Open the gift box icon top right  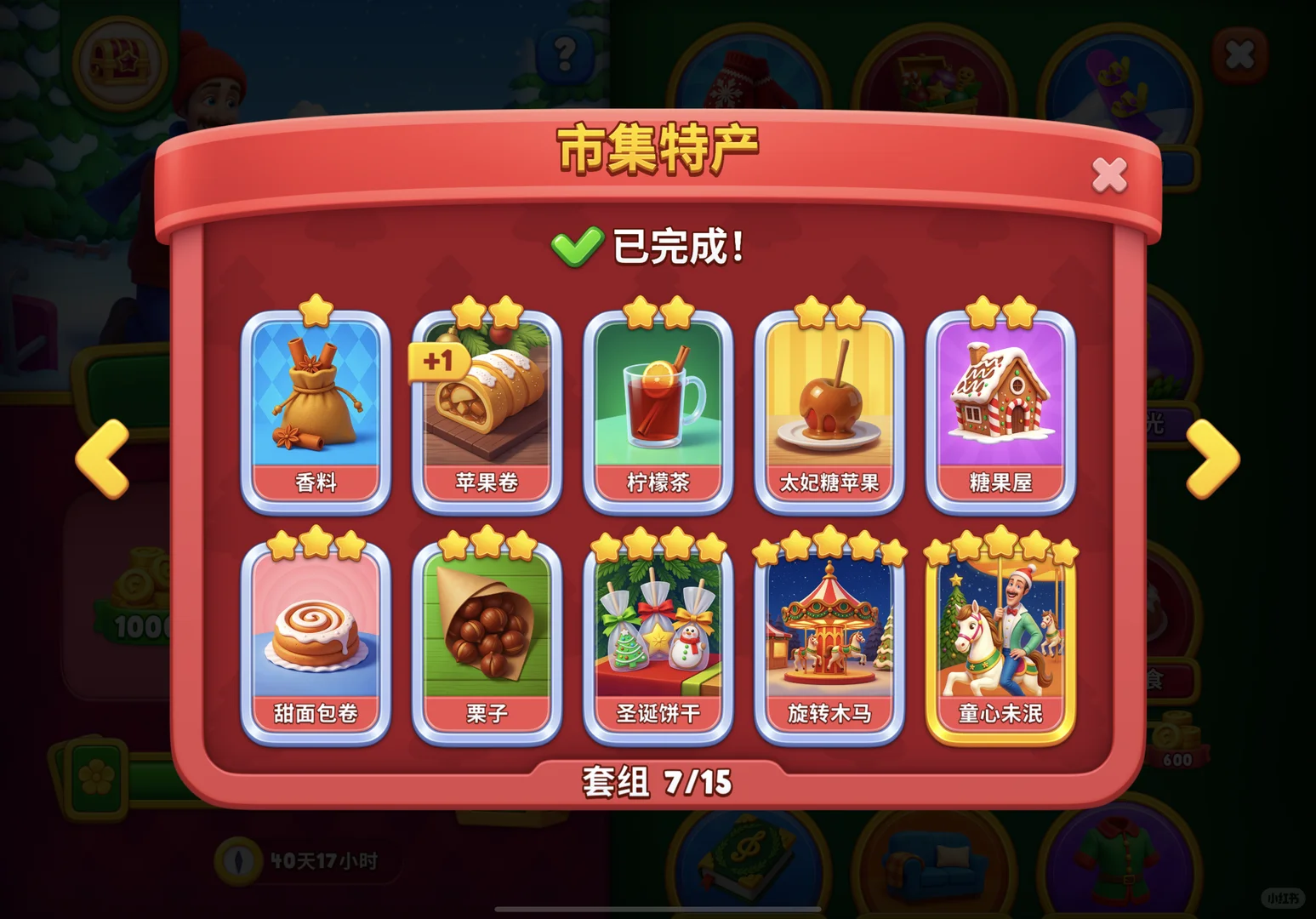tap(931, 72)
